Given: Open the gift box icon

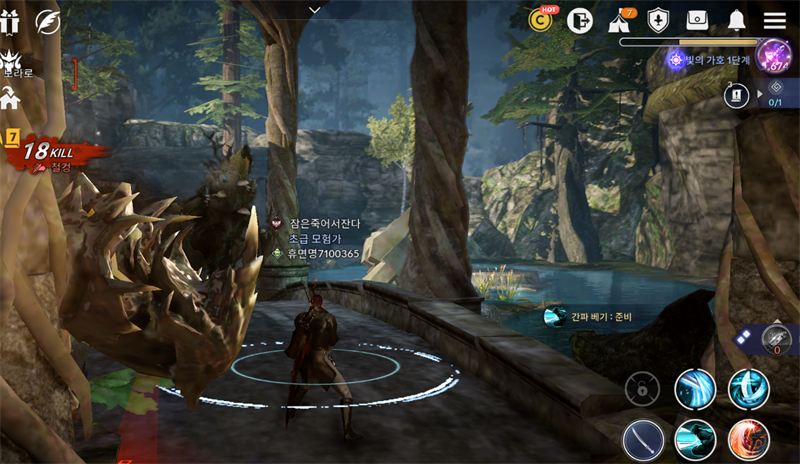Looking at the screenshot, I should [x=10, y=21].
